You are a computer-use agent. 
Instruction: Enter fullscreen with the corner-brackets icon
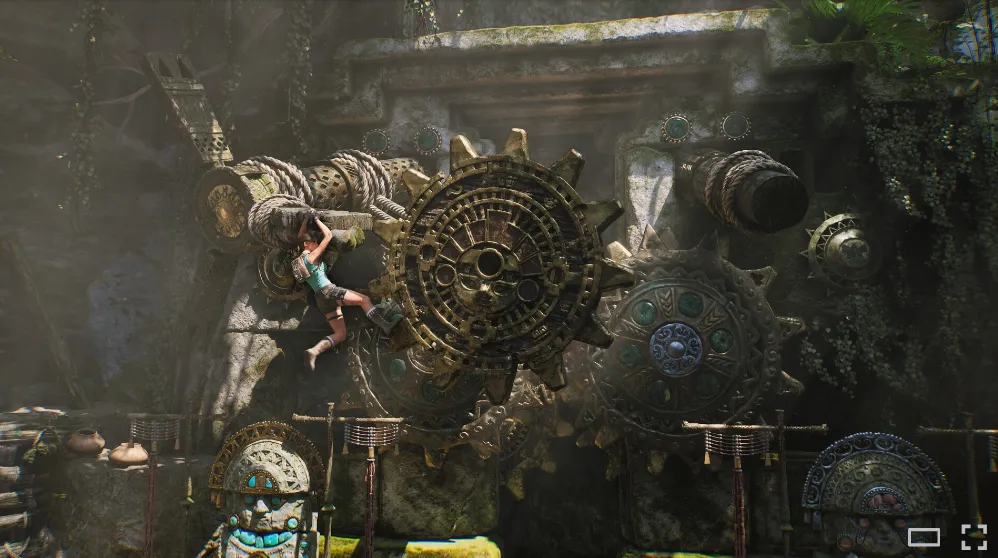pos(973,537)
